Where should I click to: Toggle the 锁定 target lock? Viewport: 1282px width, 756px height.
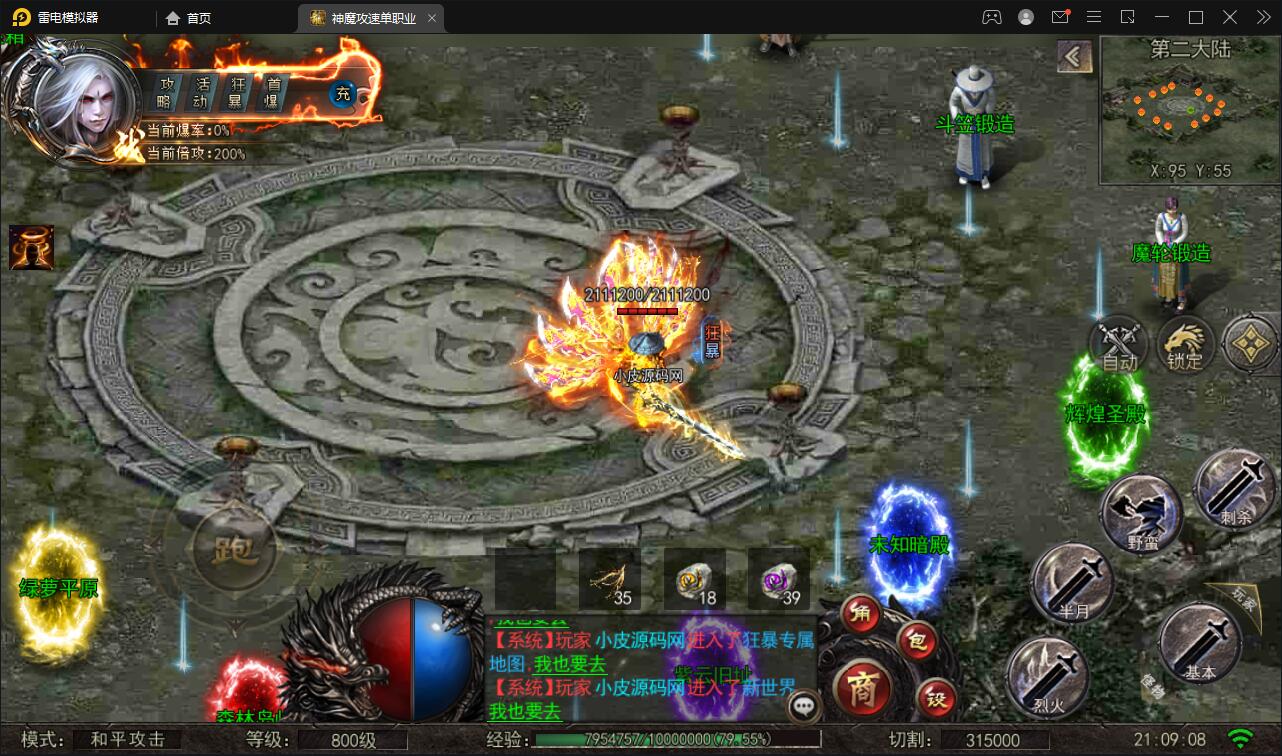point(1185,343)
